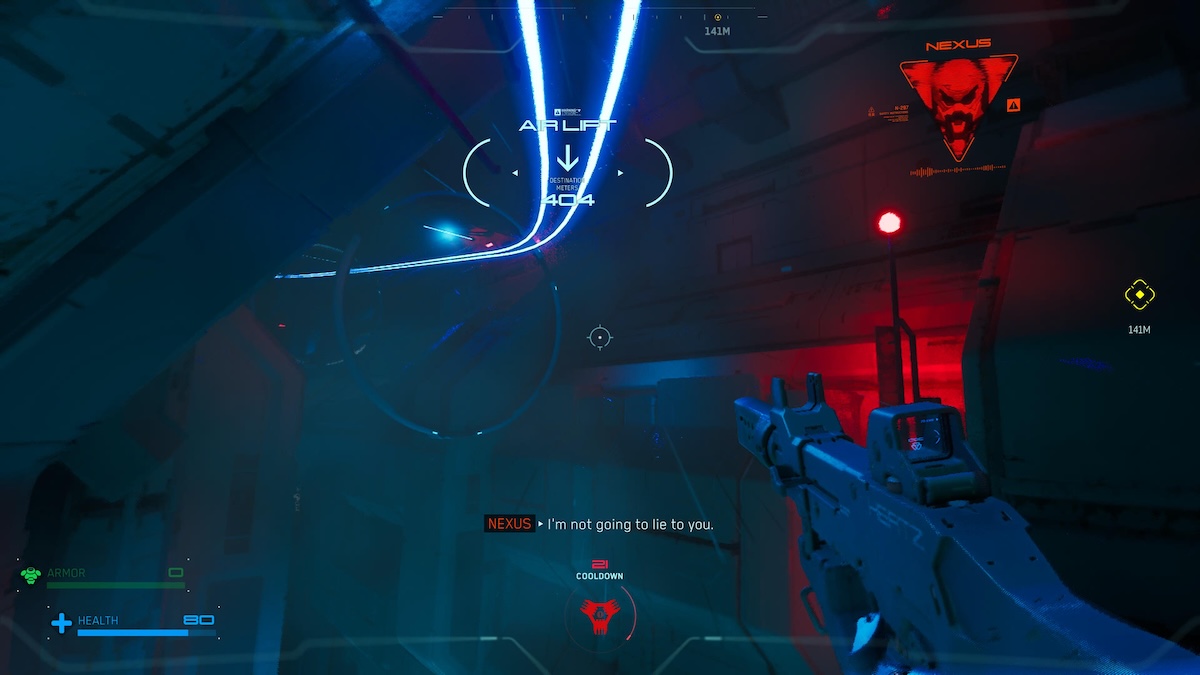1200x675 pixels.
Task: Click the compass waypoint marker at top
Action: coord(717,17)
